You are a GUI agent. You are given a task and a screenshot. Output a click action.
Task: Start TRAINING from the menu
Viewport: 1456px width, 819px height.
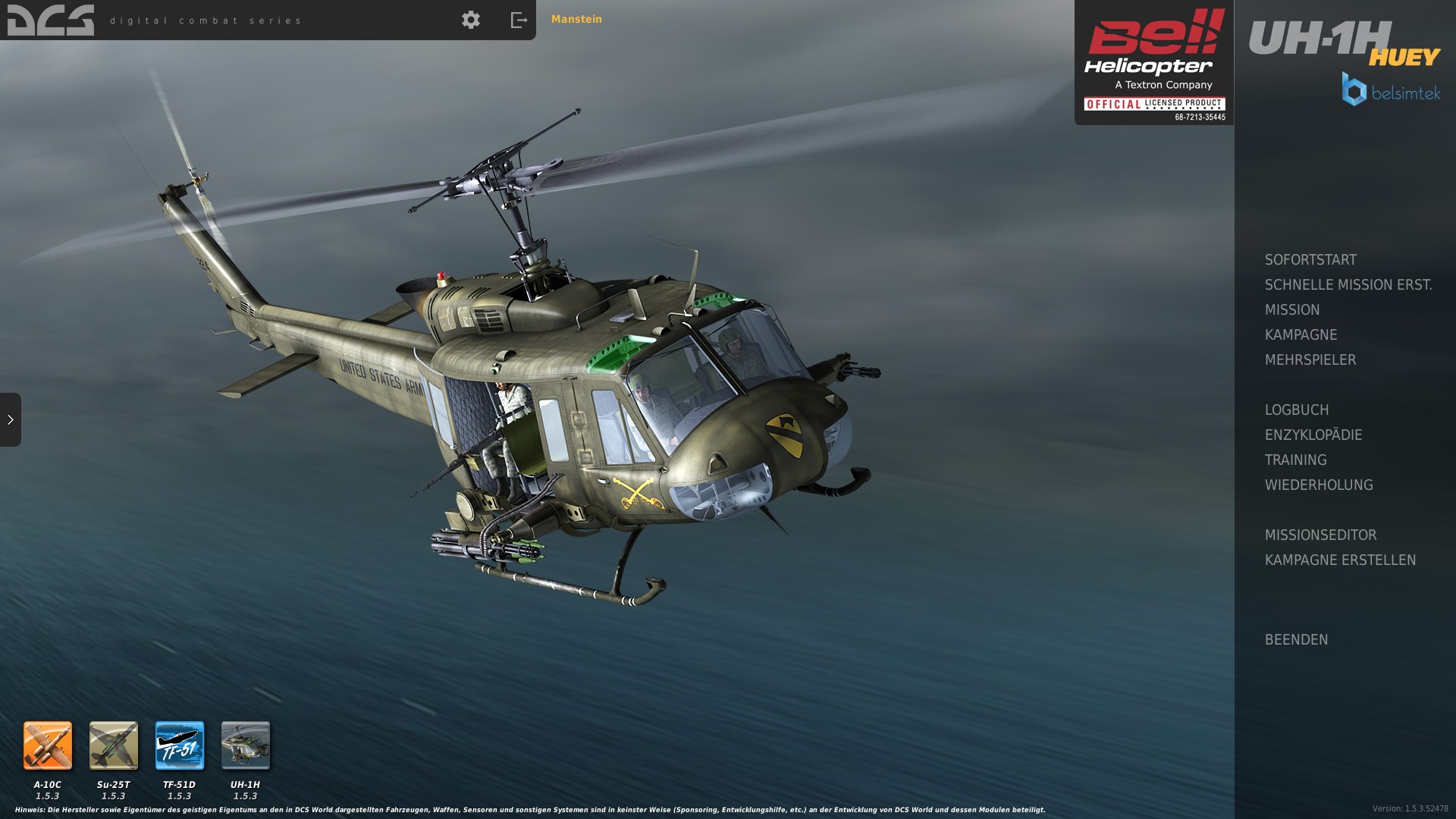(1295, 460)
